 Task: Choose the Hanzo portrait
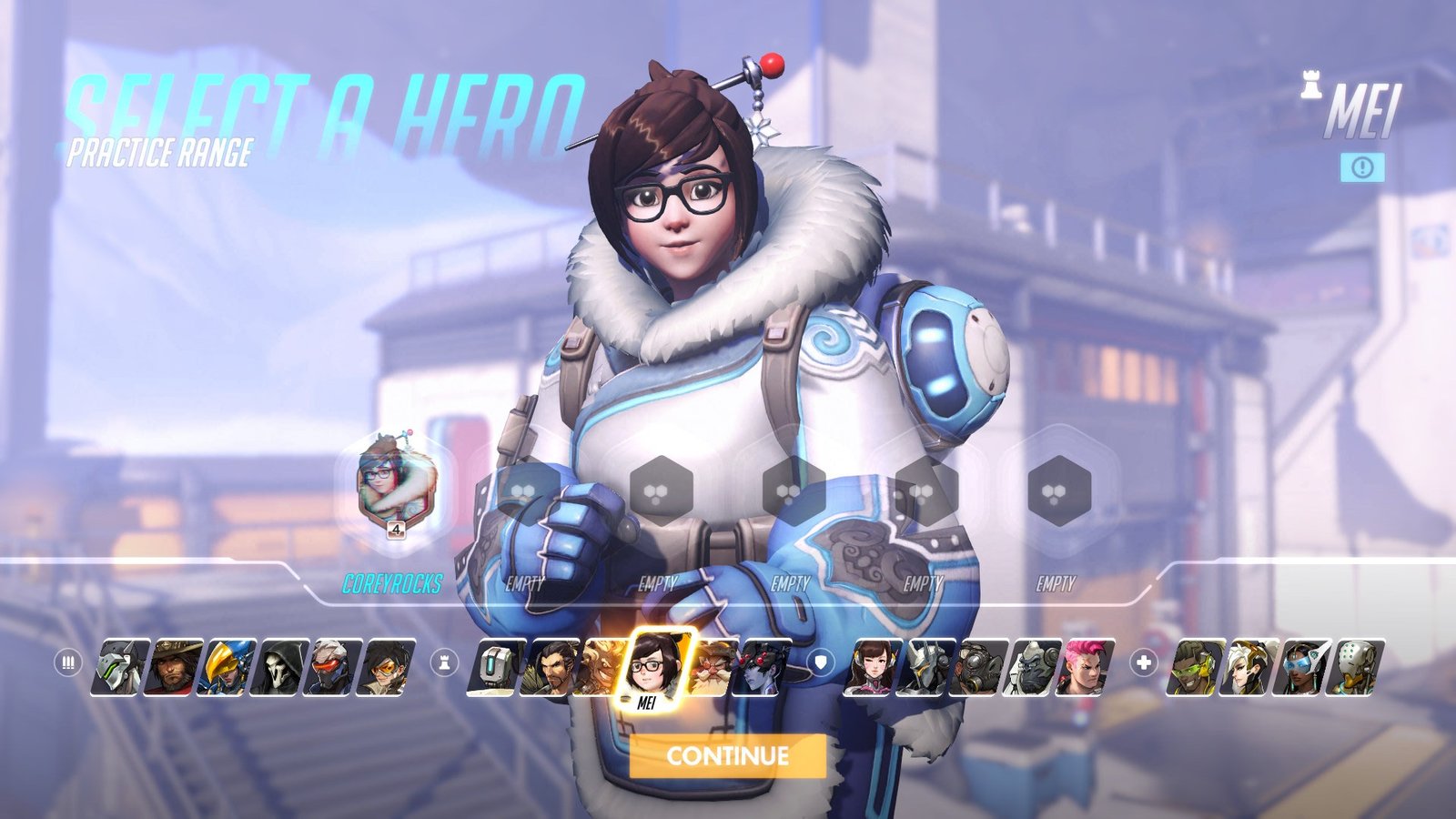[x=549, y=667]
